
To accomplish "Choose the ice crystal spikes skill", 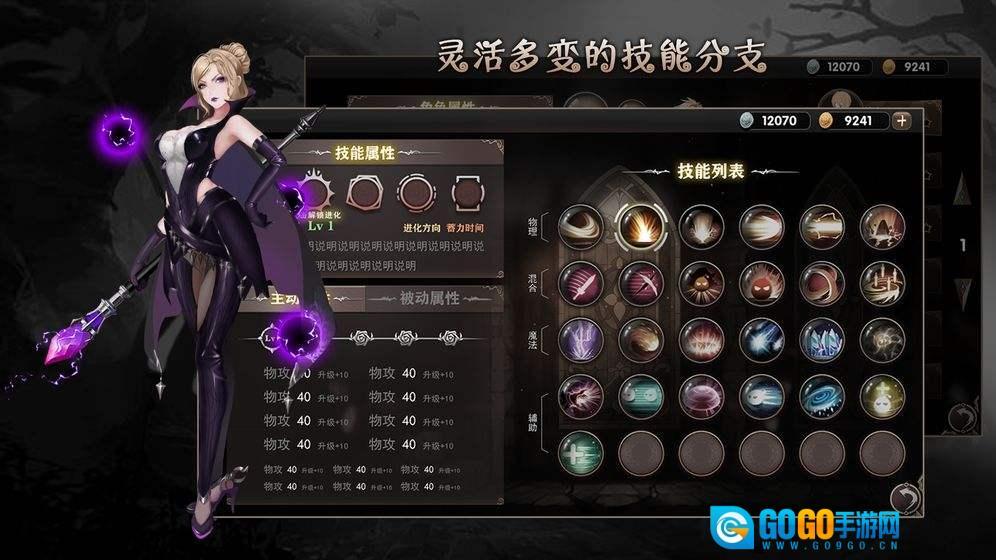I will click(x=822, y=340).
